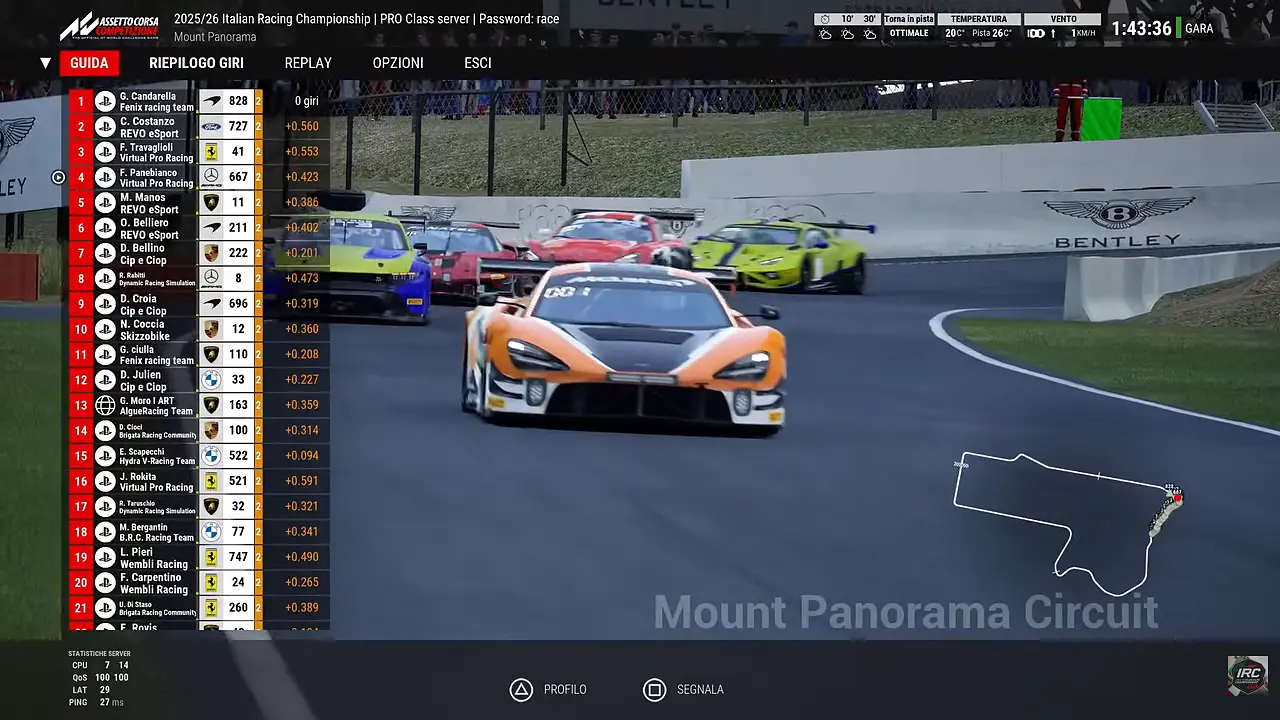The width and height of the screenshot is (1280, 720).
Task: Click the globe icon beside G. Moro
Action: (x=105, y=404)
